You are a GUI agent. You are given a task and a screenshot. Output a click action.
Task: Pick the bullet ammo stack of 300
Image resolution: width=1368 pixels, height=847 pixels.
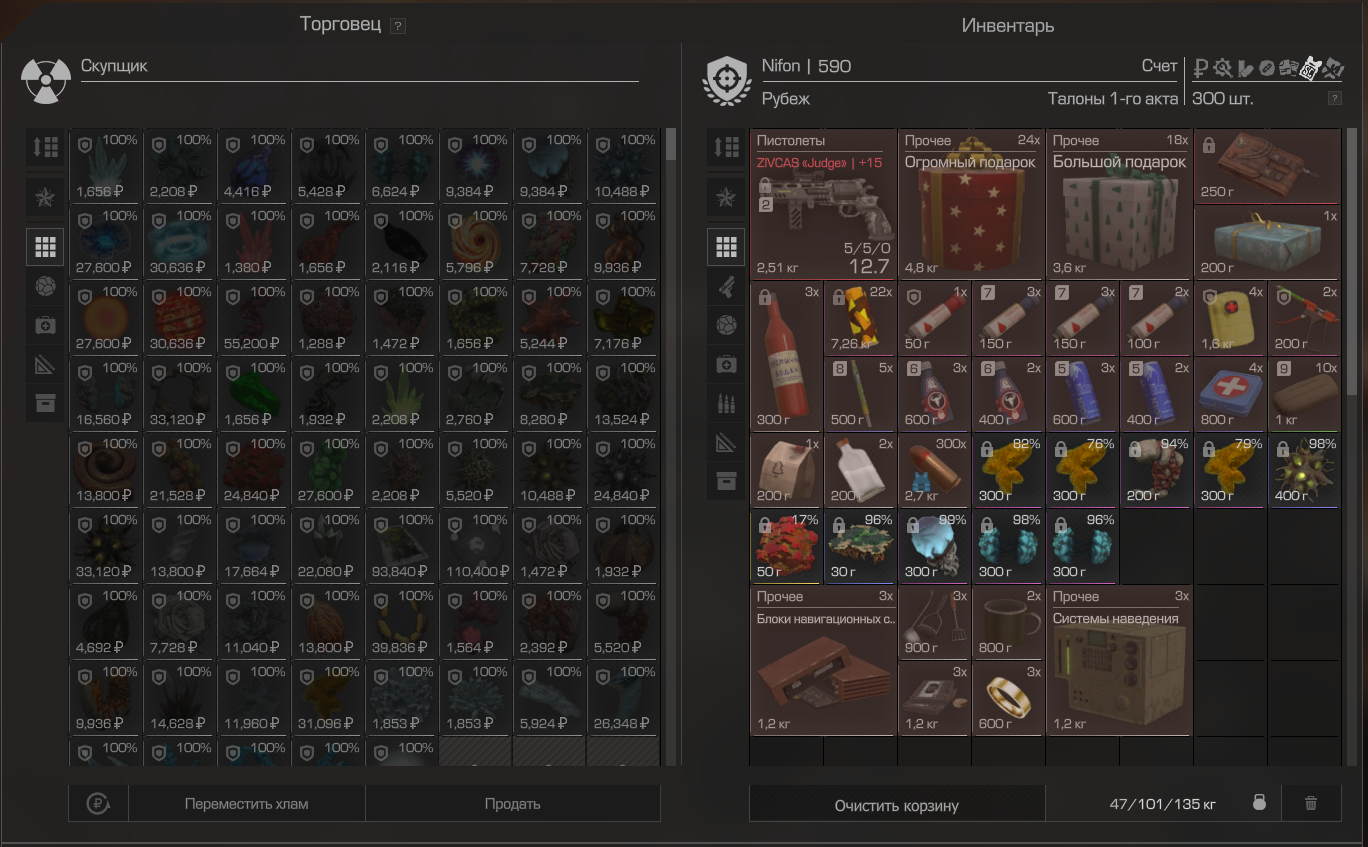coord(934,471)
